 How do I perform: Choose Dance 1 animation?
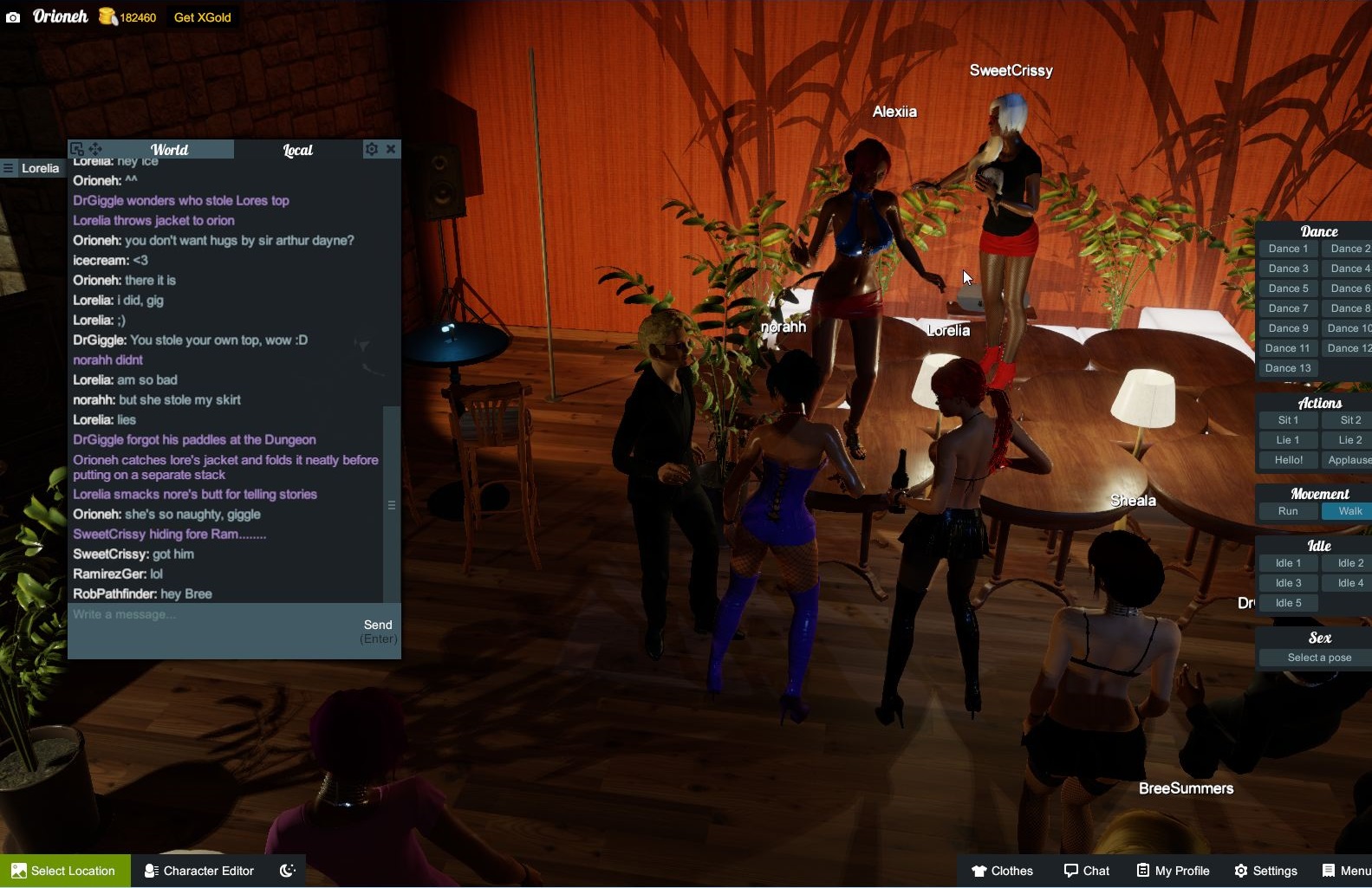tap(1288, 249)
